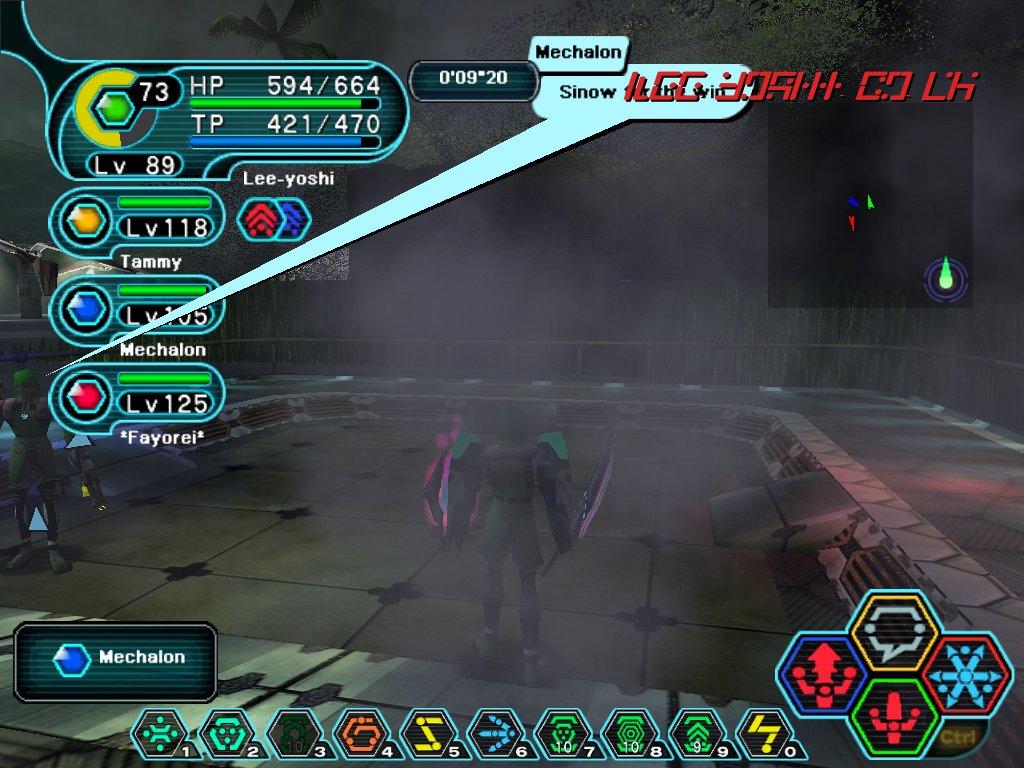The width and height of the screenshot is (1024, 768).
Task: Click the area minimap
Action: click(x=870, y=200)
